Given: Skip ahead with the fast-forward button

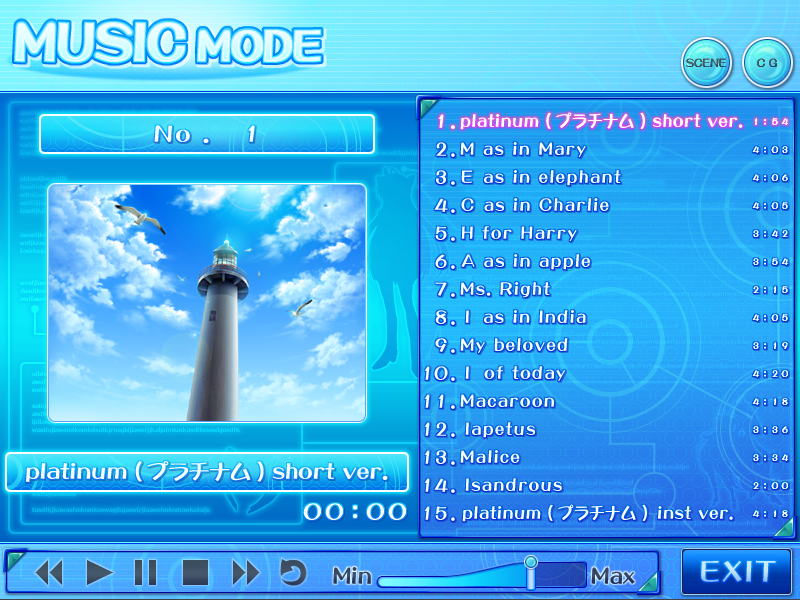Looking at the screenshot, I should pyautogui.click(x=245, y=573).
